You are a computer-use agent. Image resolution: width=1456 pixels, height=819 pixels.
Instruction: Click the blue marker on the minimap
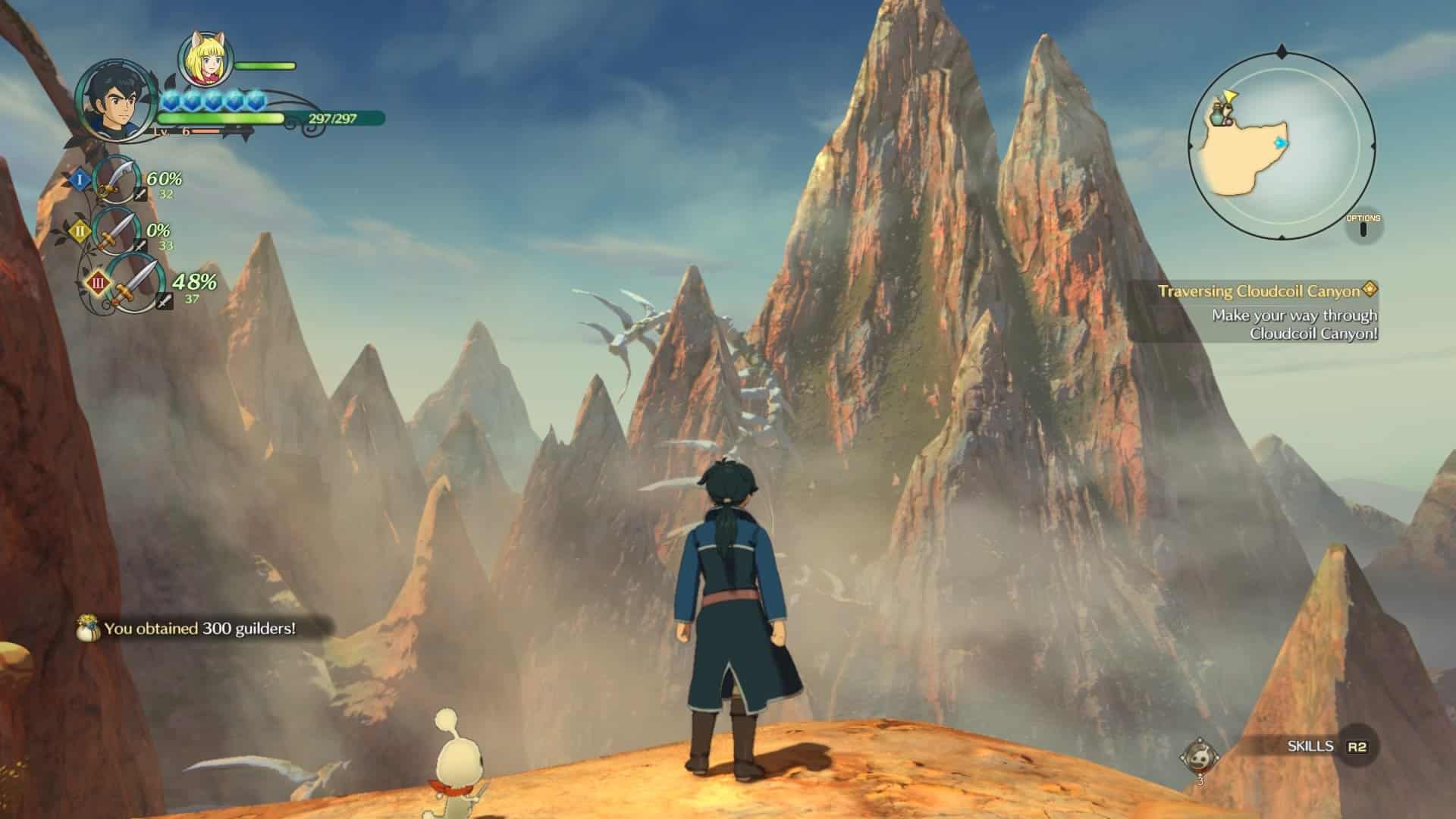tap(1282, 143)
